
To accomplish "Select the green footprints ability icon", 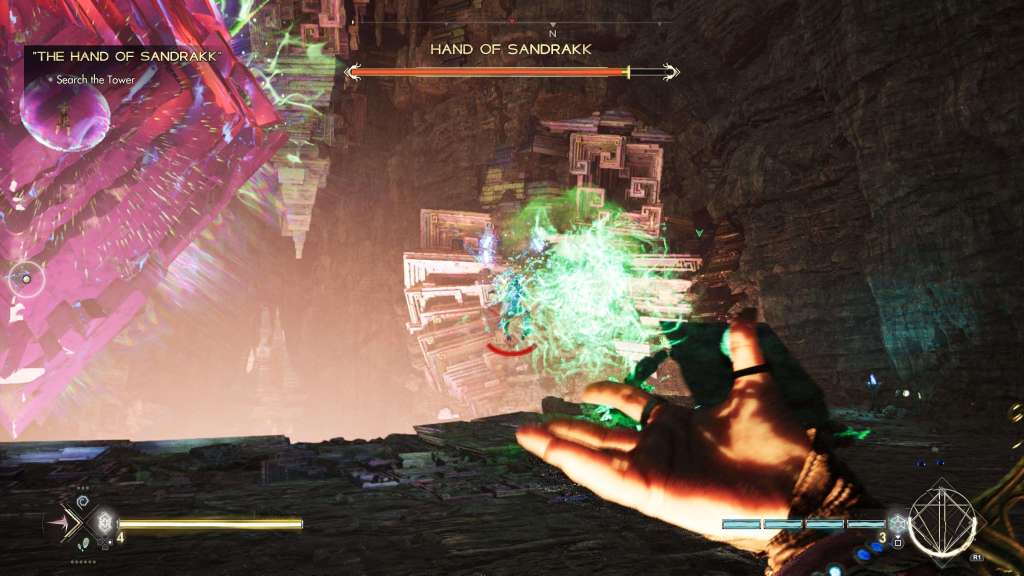I will click(x=82, y=544).
